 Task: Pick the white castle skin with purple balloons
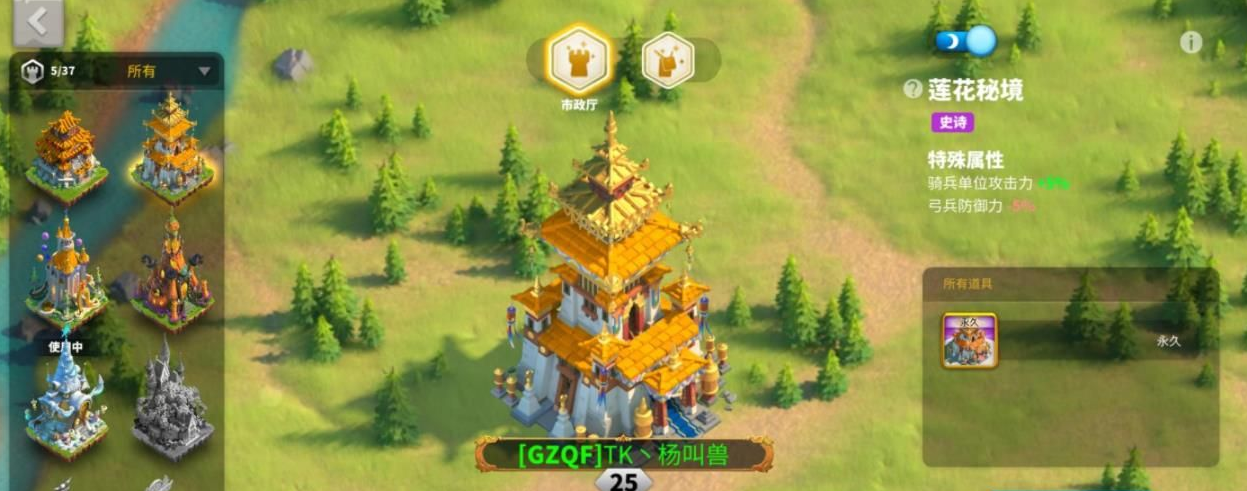click(x=66, y=270)
